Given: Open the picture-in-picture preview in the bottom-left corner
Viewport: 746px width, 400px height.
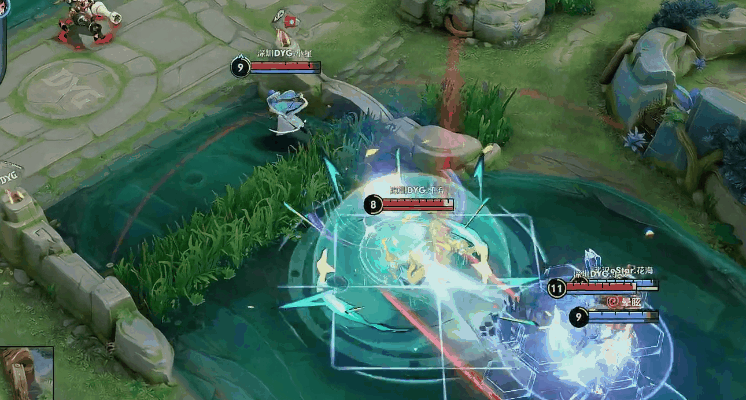Looking at the screenshot, I should point(26,373).
